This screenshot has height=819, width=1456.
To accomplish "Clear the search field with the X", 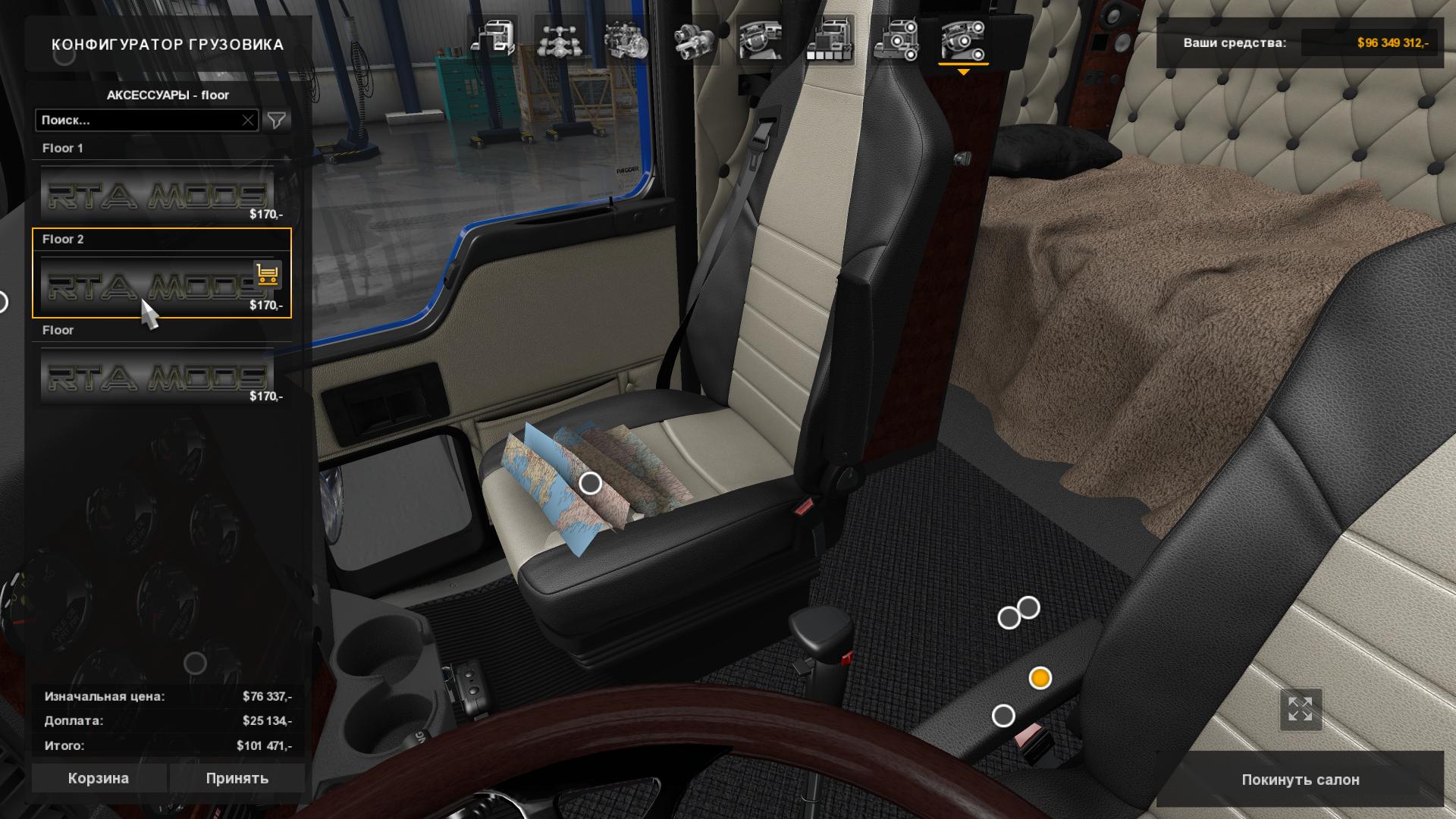I will 248,120.
